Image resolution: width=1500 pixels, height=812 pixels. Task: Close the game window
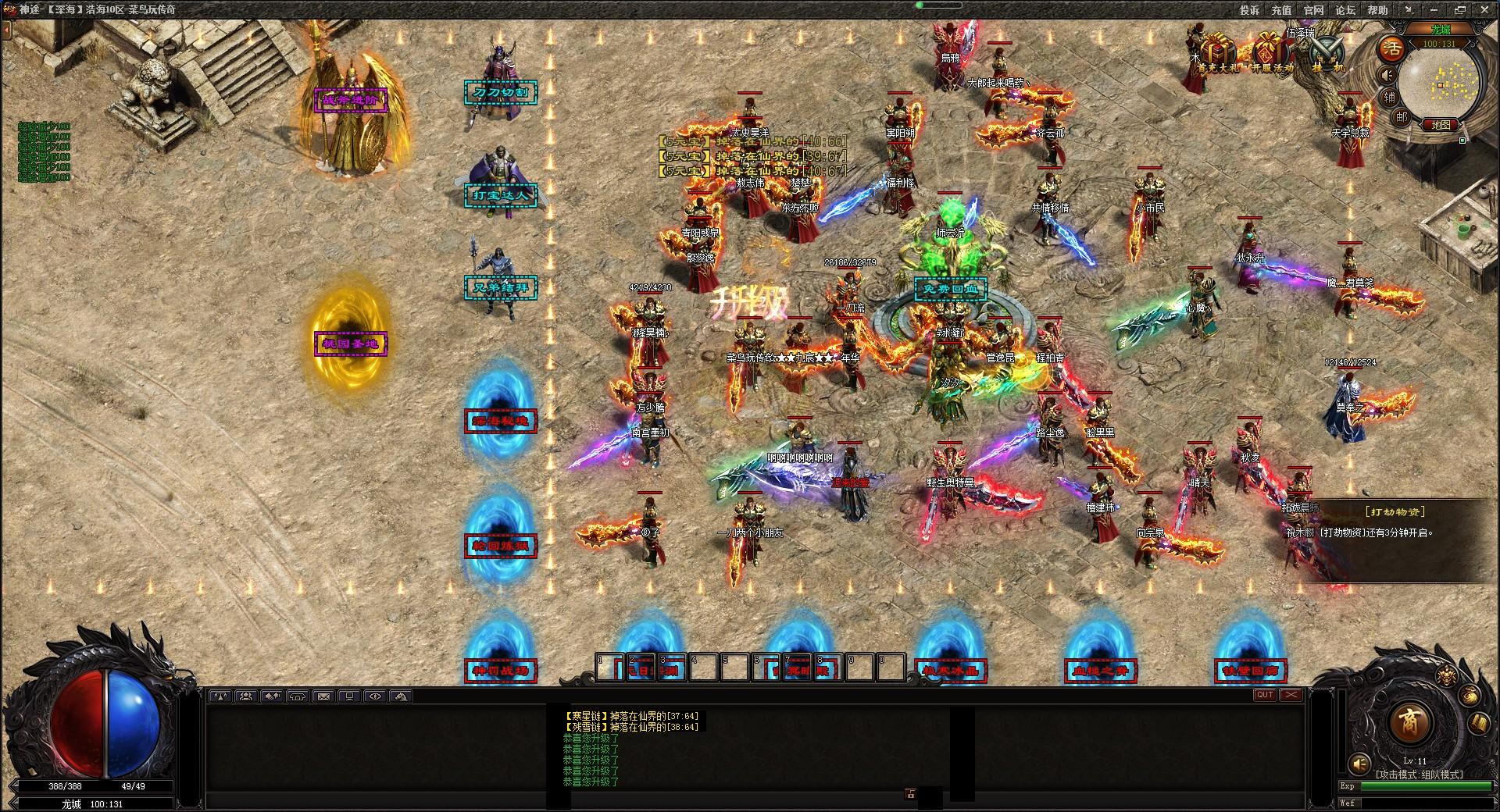click(x=1484, y=10)
